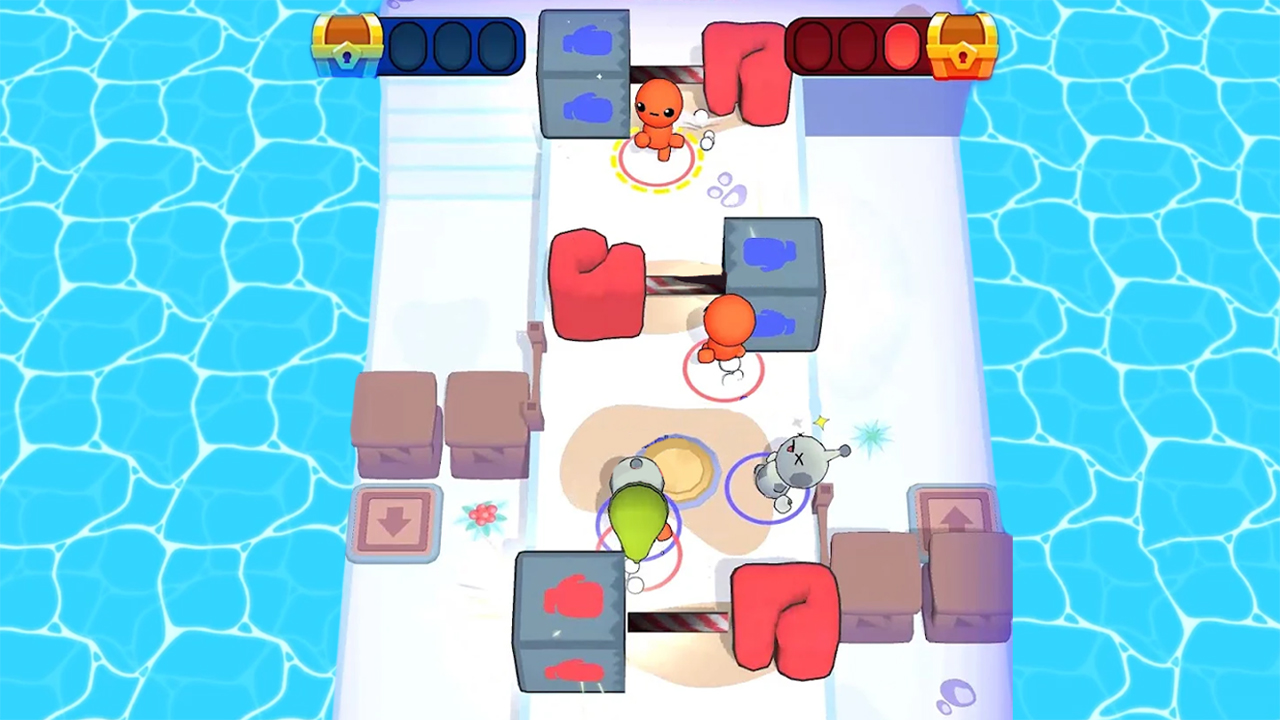This screenshot has height=720, width=1280.
Task: Click the down arrow floor tile
Action: pos(397,523)
